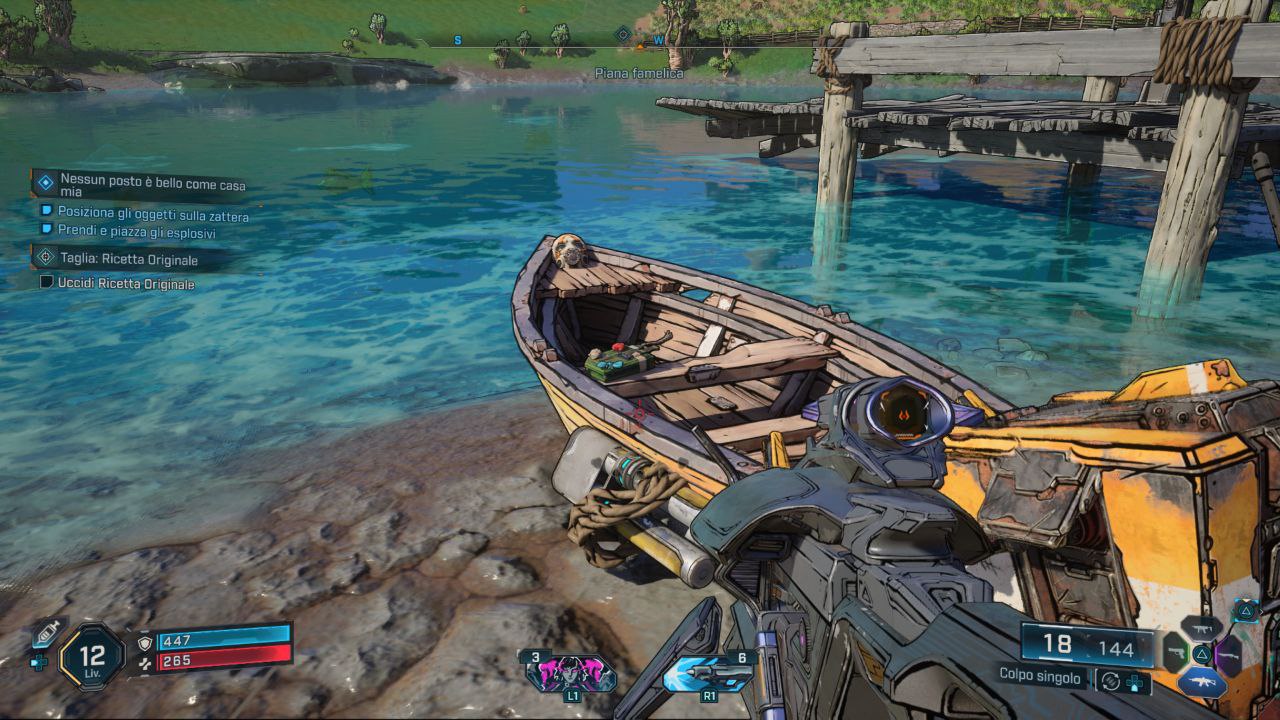Use the syringe repair kit icon

click(x=44, y=635)
